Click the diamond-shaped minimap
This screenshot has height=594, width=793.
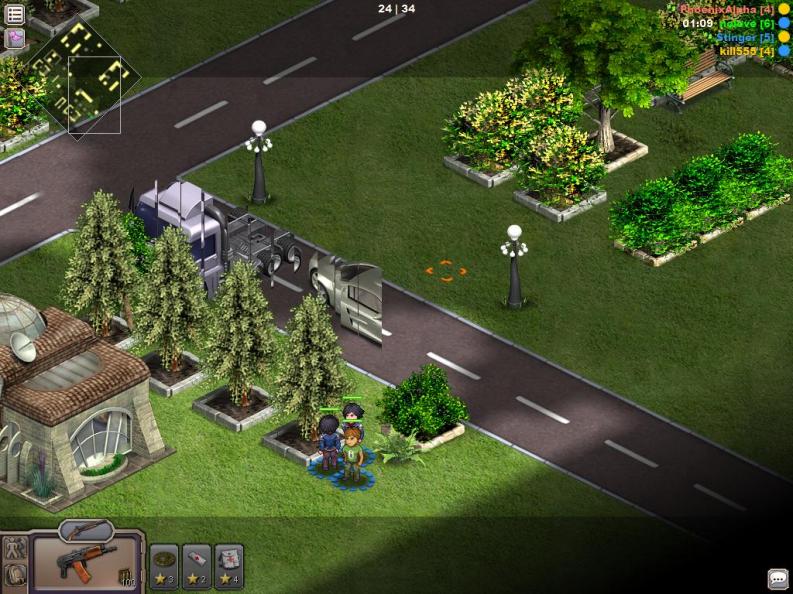tap(80, 82)
